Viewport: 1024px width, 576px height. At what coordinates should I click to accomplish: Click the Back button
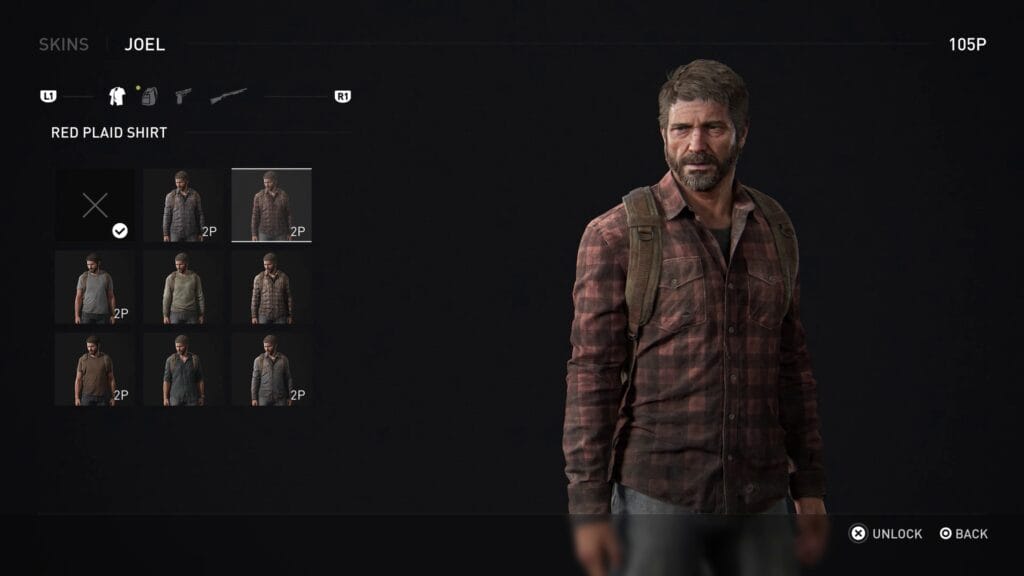tap(963, 534)
